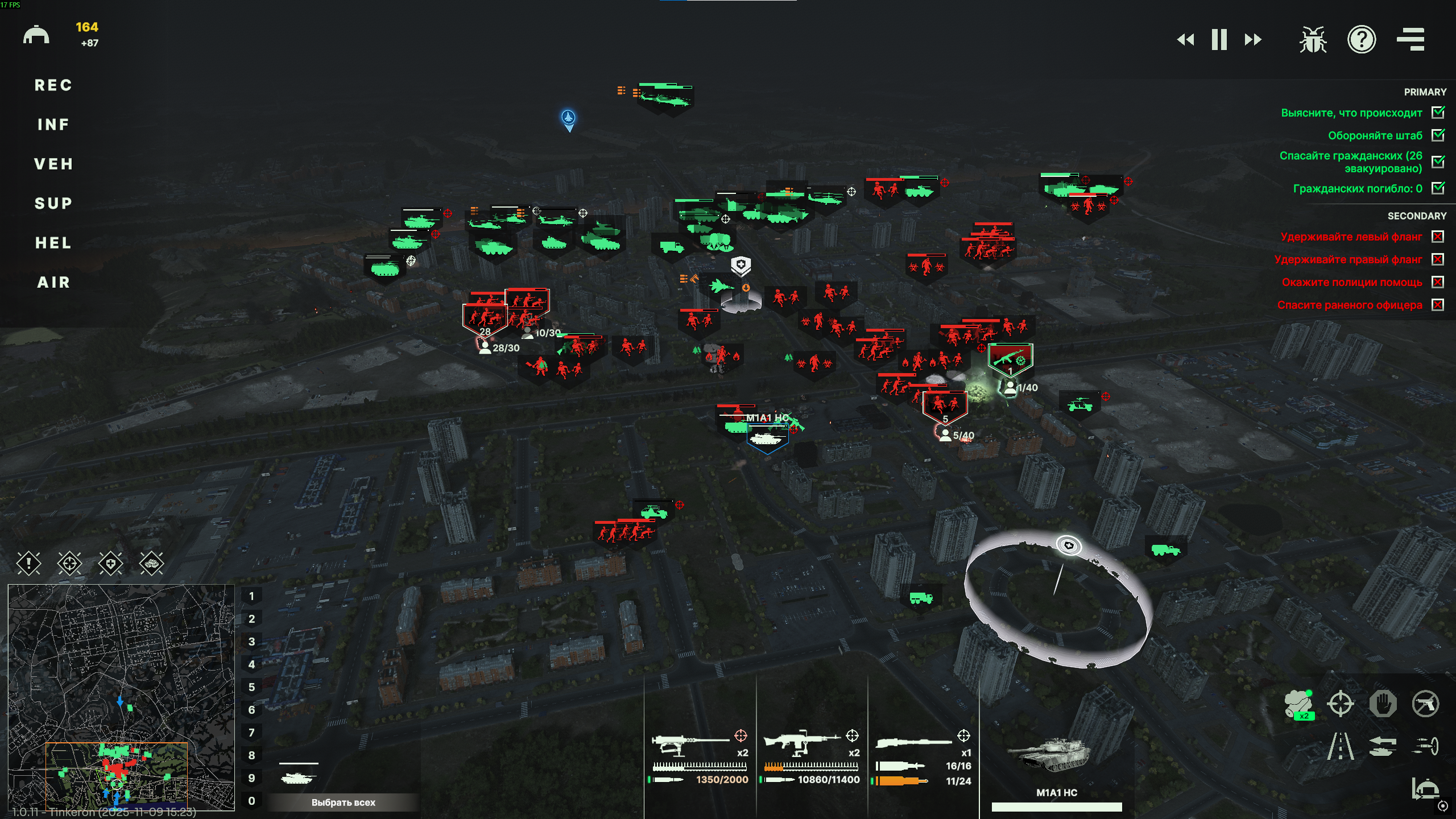Place an exclamation alert map ping
1456x819 pixels.
pyautogui.click(x=28, y=564)
